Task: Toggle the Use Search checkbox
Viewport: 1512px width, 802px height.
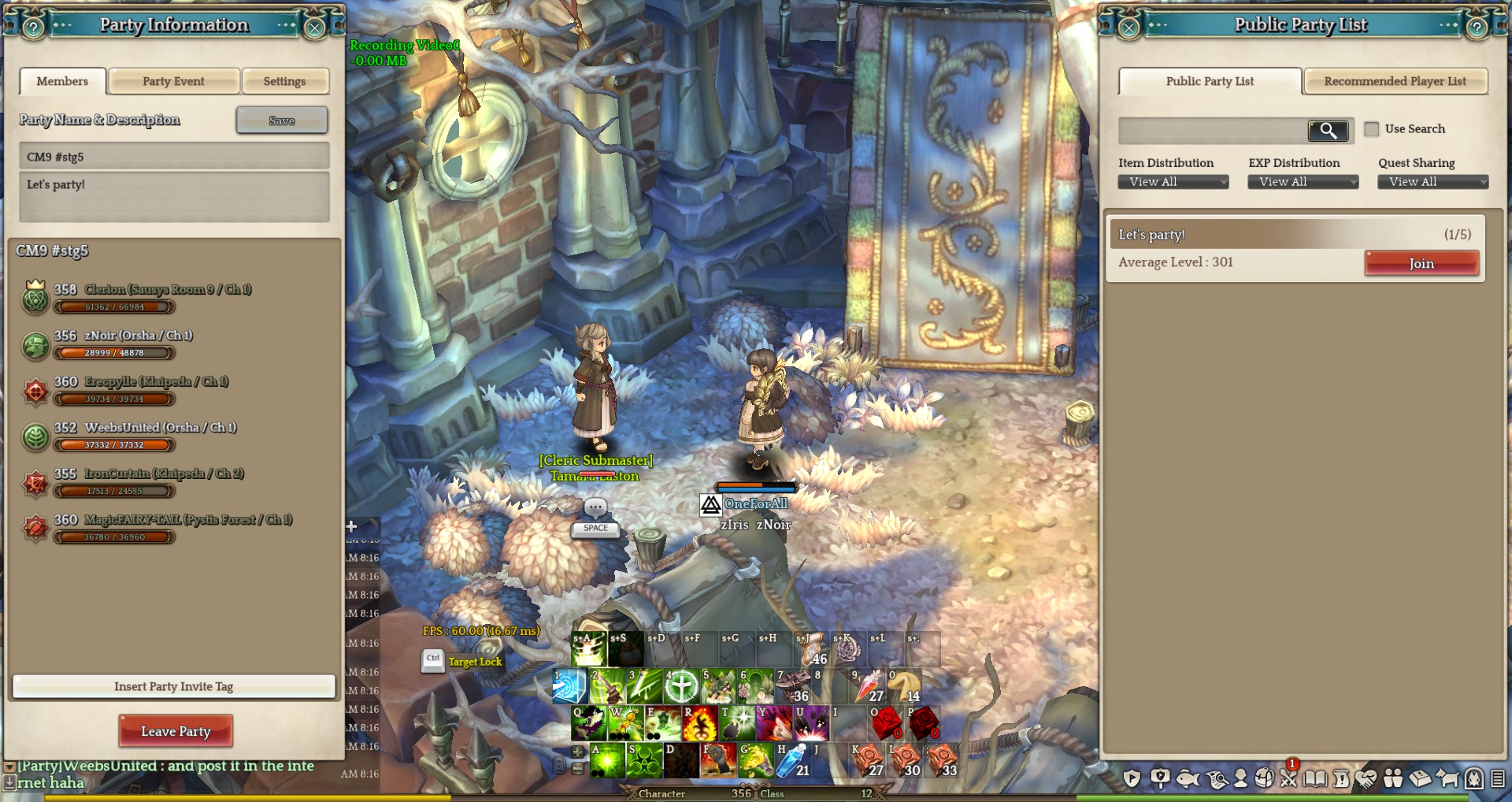Action: [1372, 129]
